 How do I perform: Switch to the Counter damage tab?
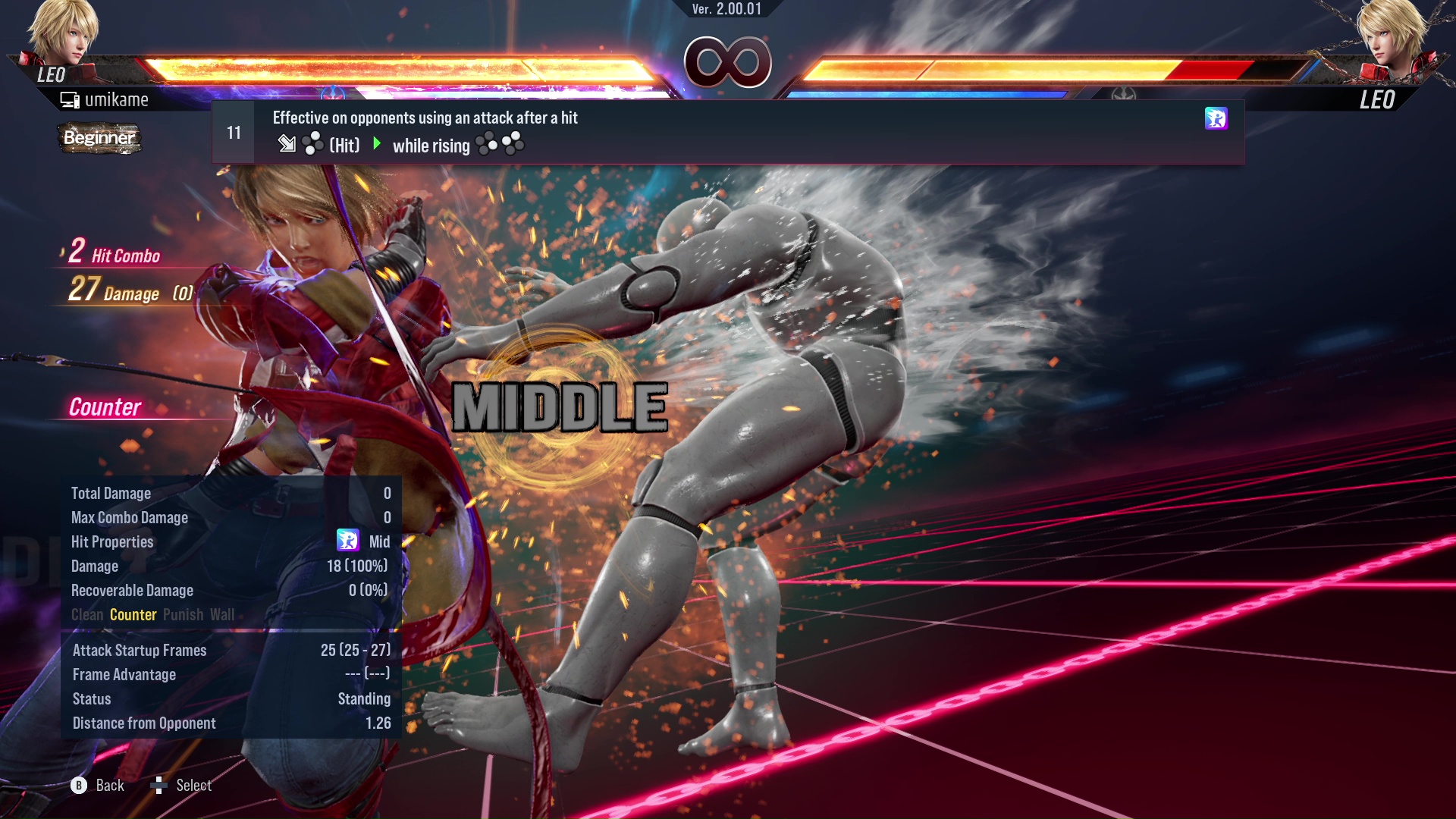point(133,615)
